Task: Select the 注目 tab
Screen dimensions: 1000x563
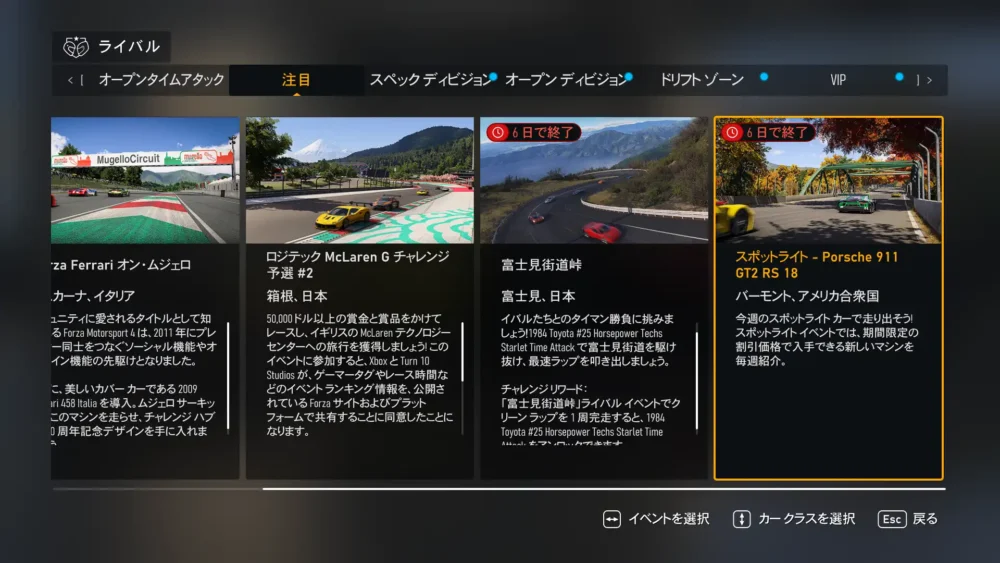Action: pyautogui.click(x=296, y=80)
